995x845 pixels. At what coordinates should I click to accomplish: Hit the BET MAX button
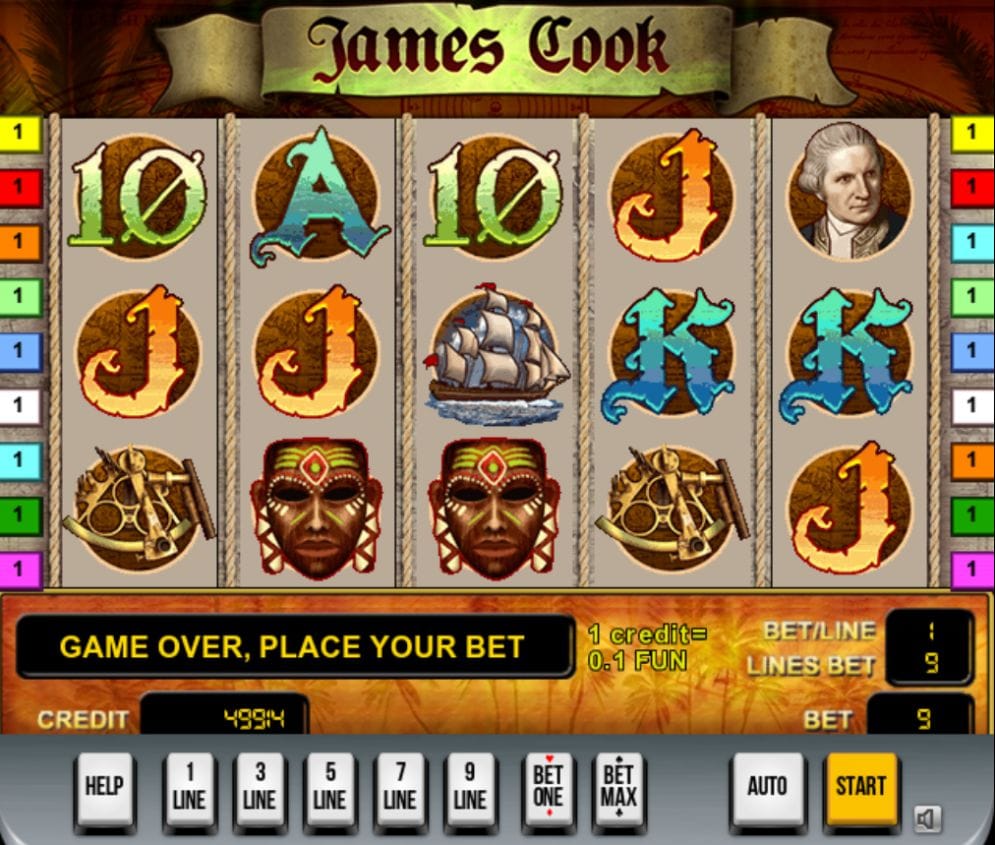[x=619, y=788]
